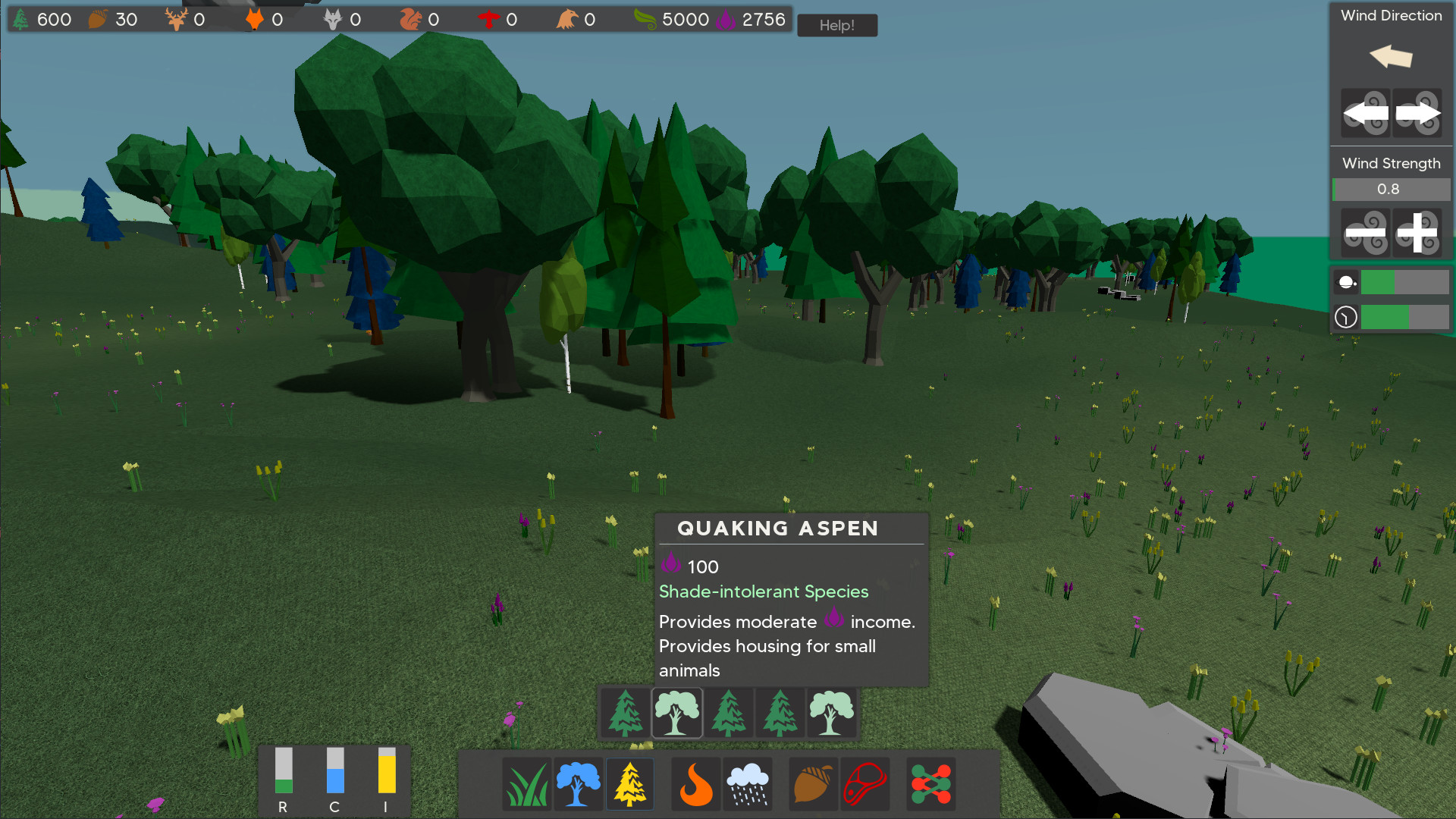
Task: Toggle the clock time display
Action: click(x=1345, y=316)
